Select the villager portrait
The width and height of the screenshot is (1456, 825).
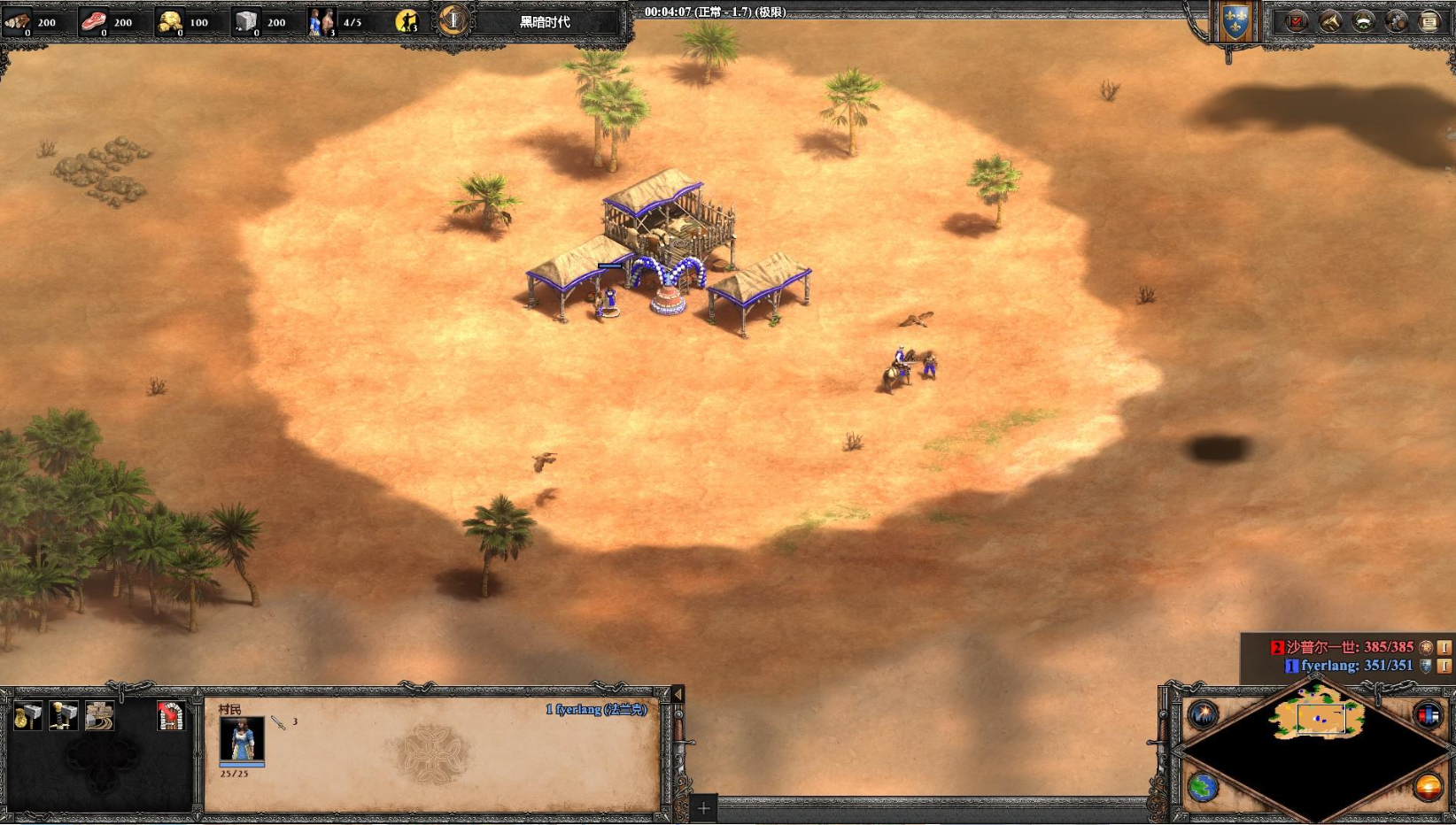[242, 739]
